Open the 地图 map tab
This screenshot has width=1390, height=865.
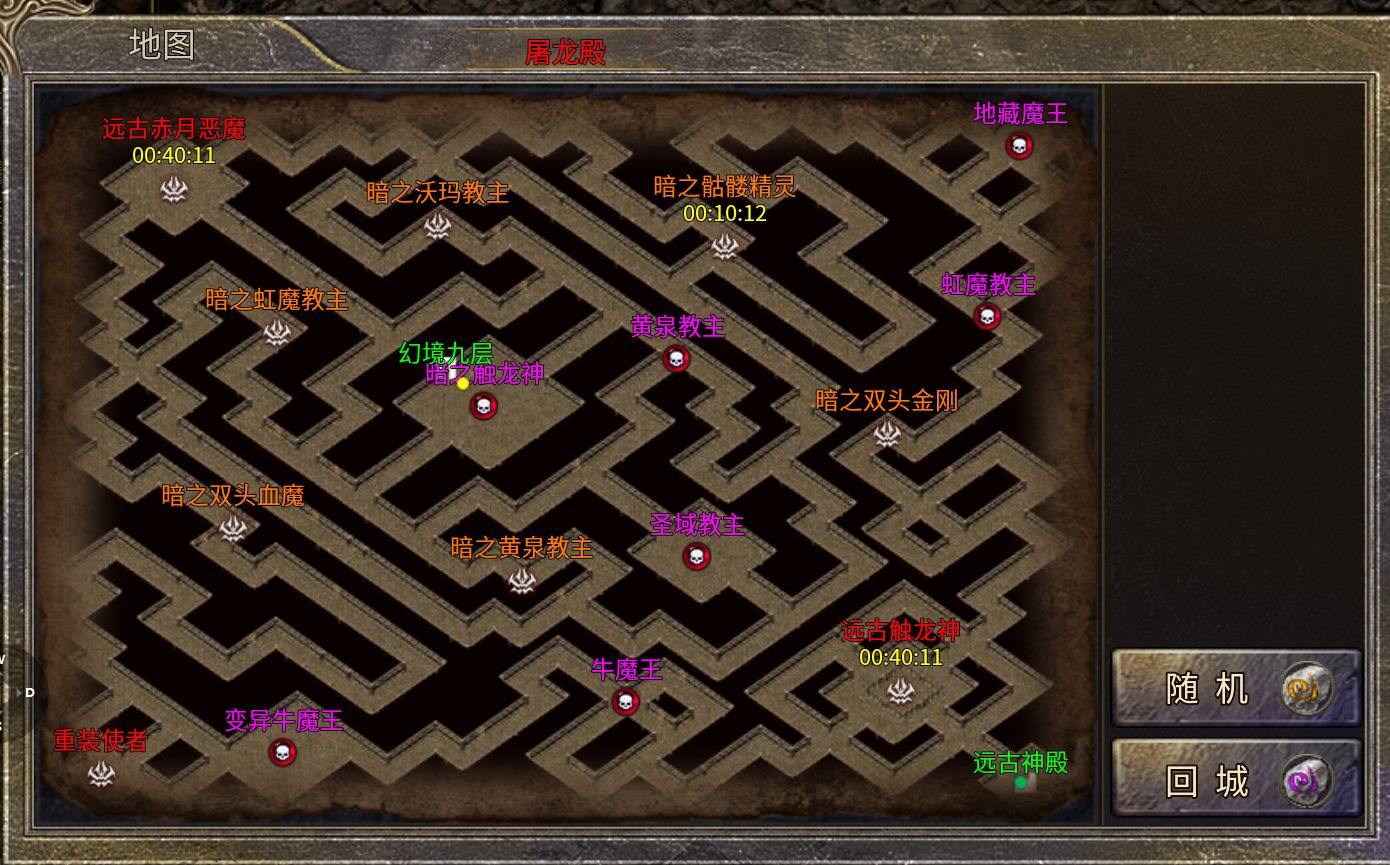pos(162,45)
